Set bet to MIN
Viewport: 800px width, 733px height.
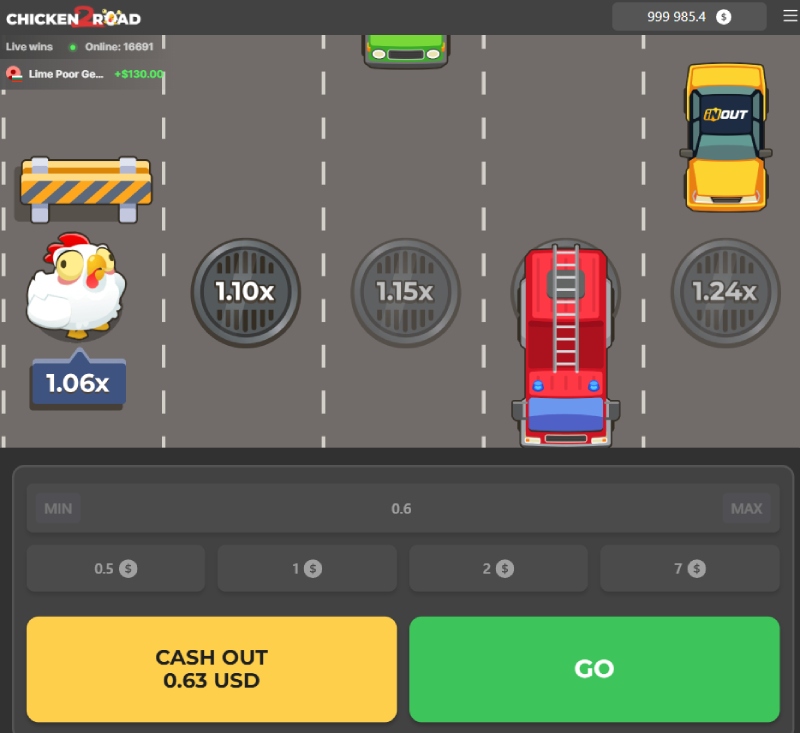[58, 508]
